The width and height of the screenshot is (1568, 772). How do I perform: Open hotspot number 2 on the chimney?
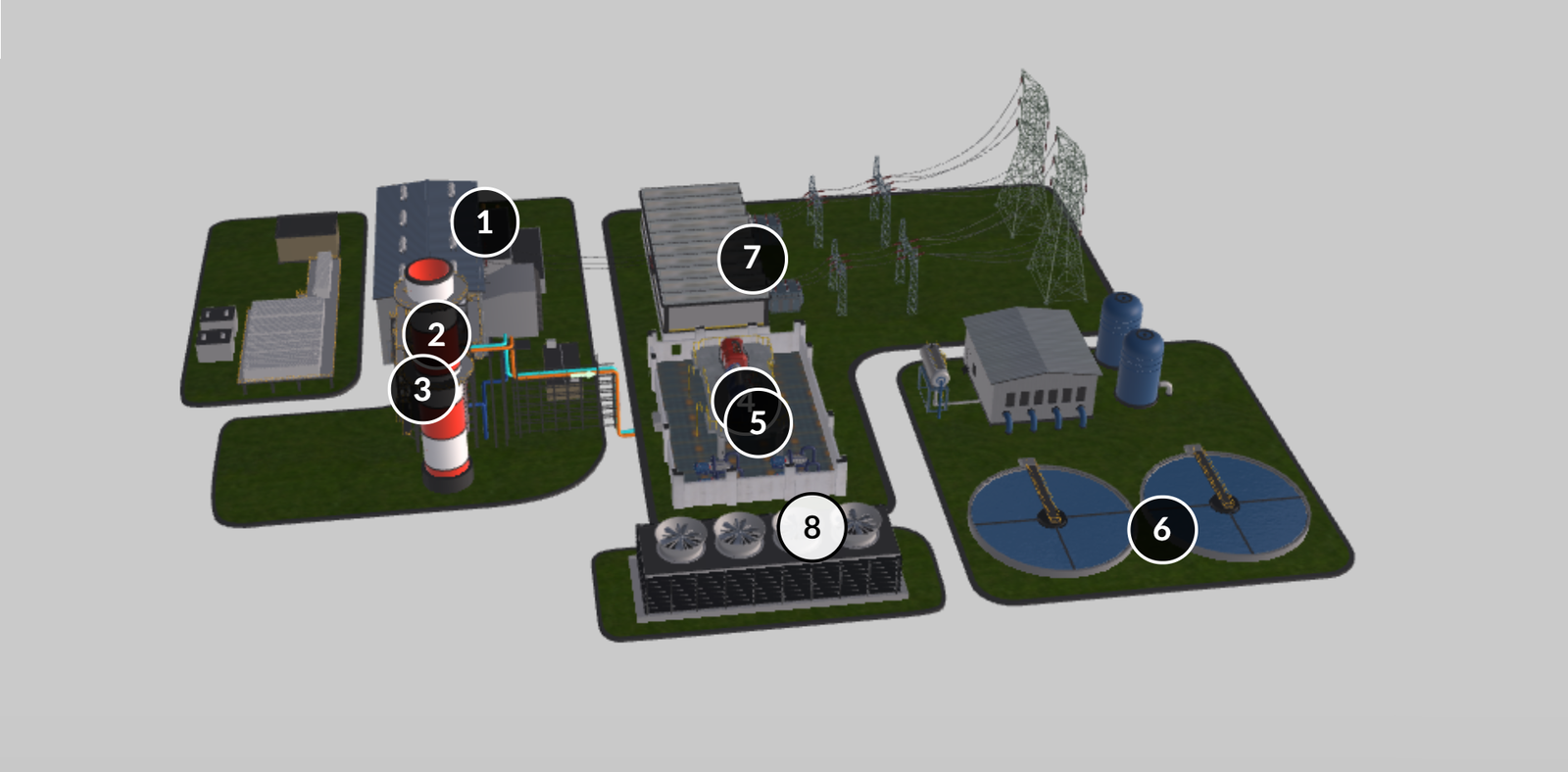437,335
